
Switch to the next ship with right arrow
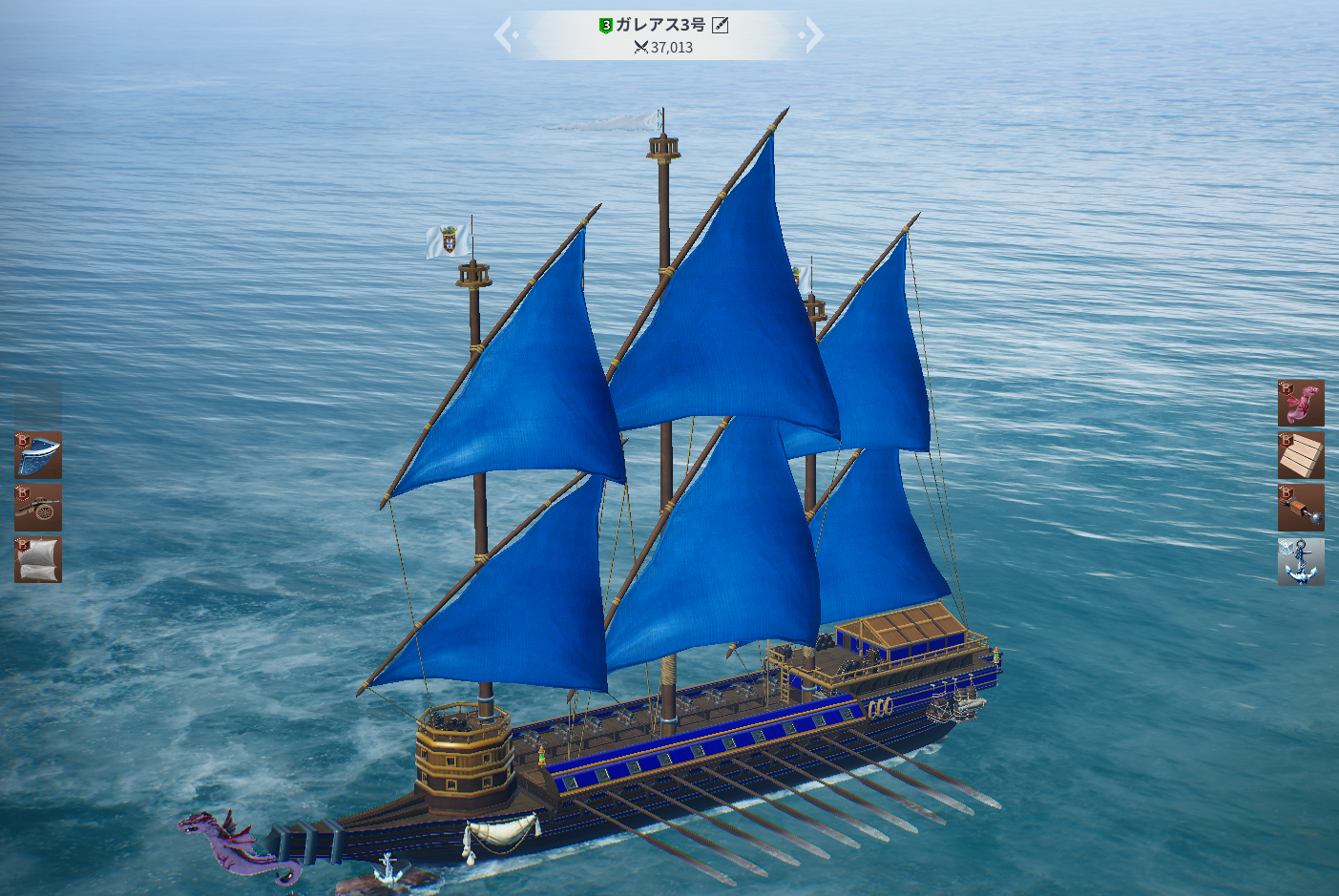pyautogui.click(x=812, y=35)
